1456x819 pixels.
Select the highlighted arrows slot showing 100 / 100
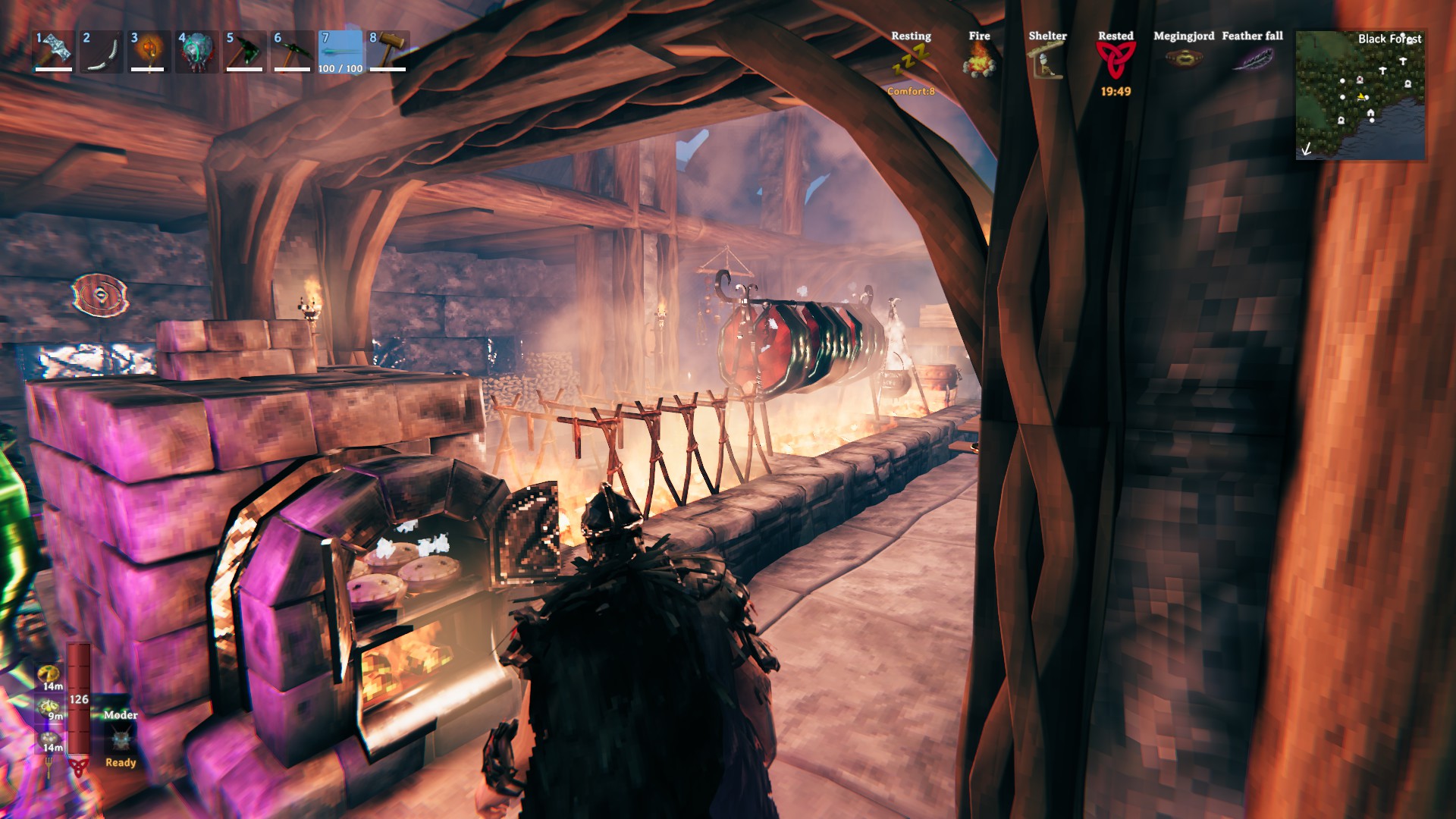tap(340, 51)
